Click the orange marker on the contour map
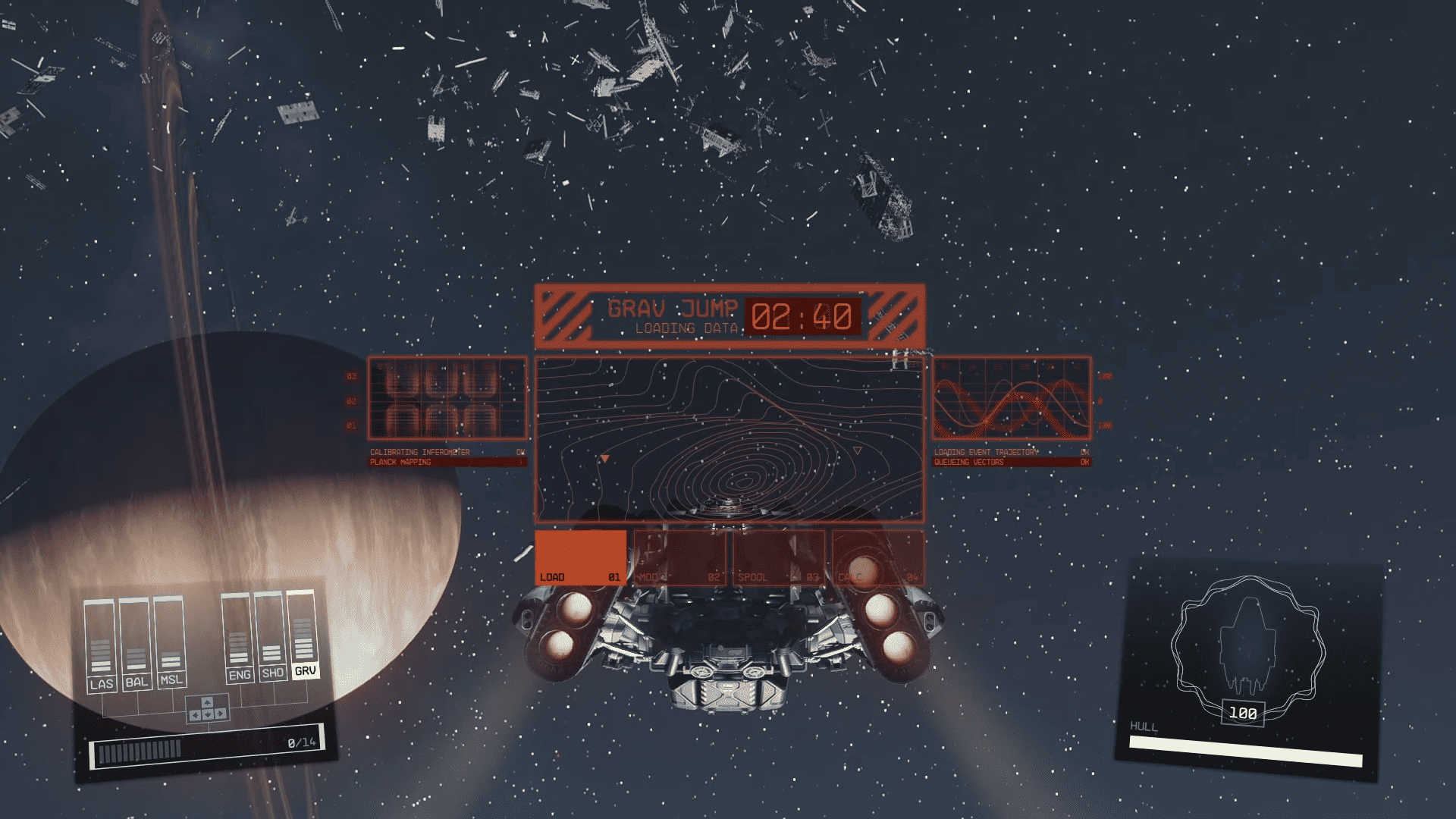 [x=607, y=457]
